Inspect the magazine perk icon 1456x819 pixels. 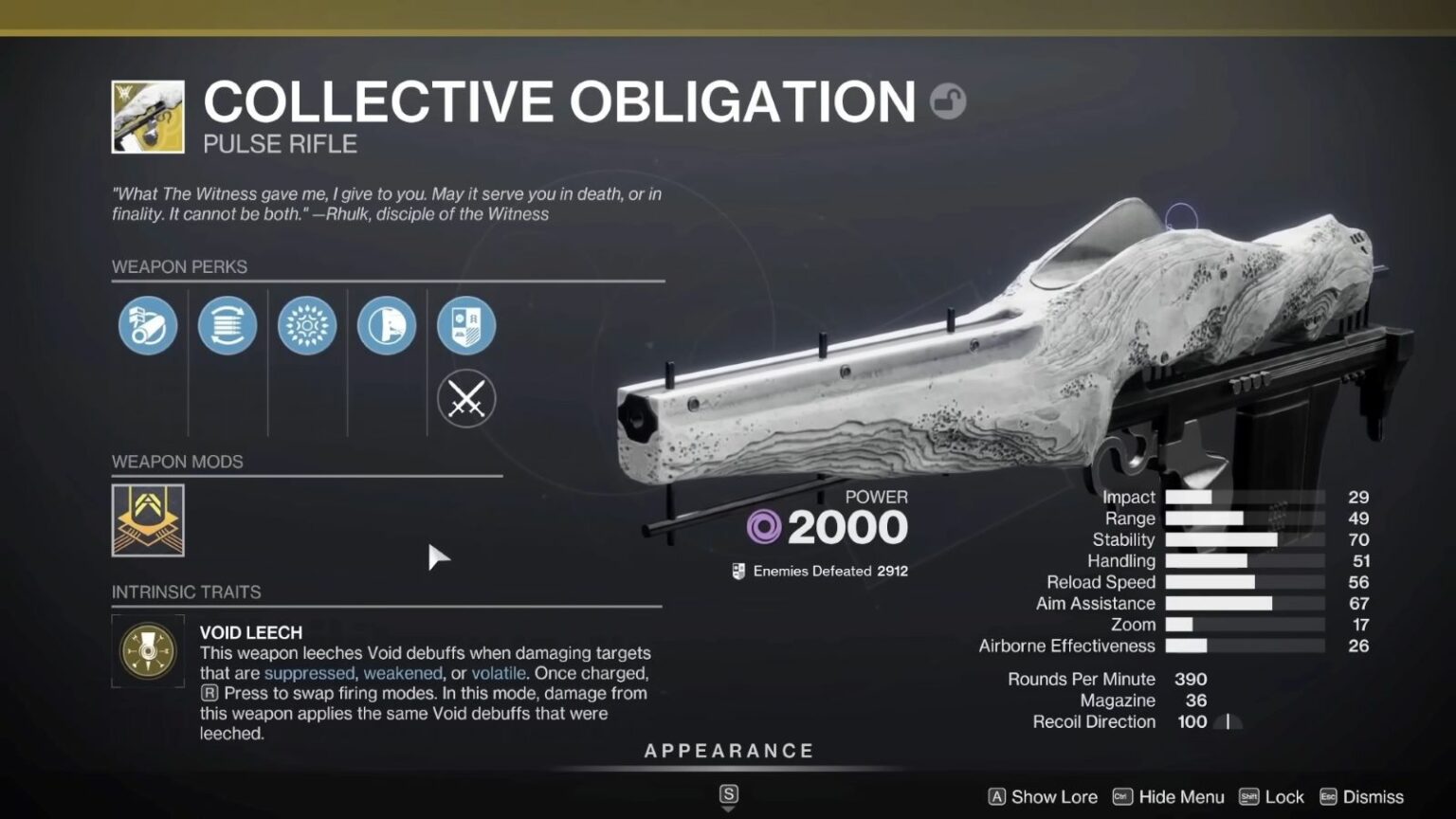point(227,325)
